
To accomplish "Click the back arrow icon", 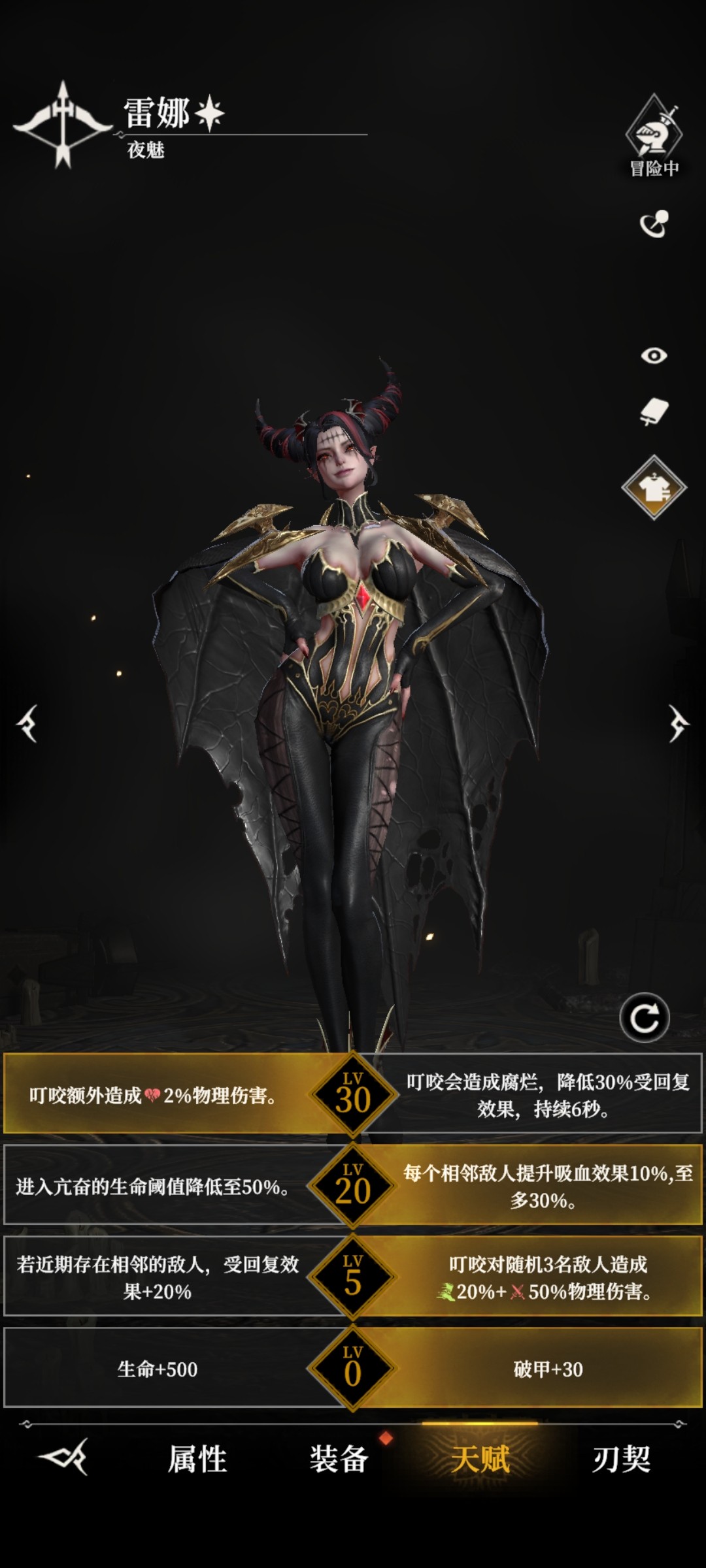I will point(63,1457).
